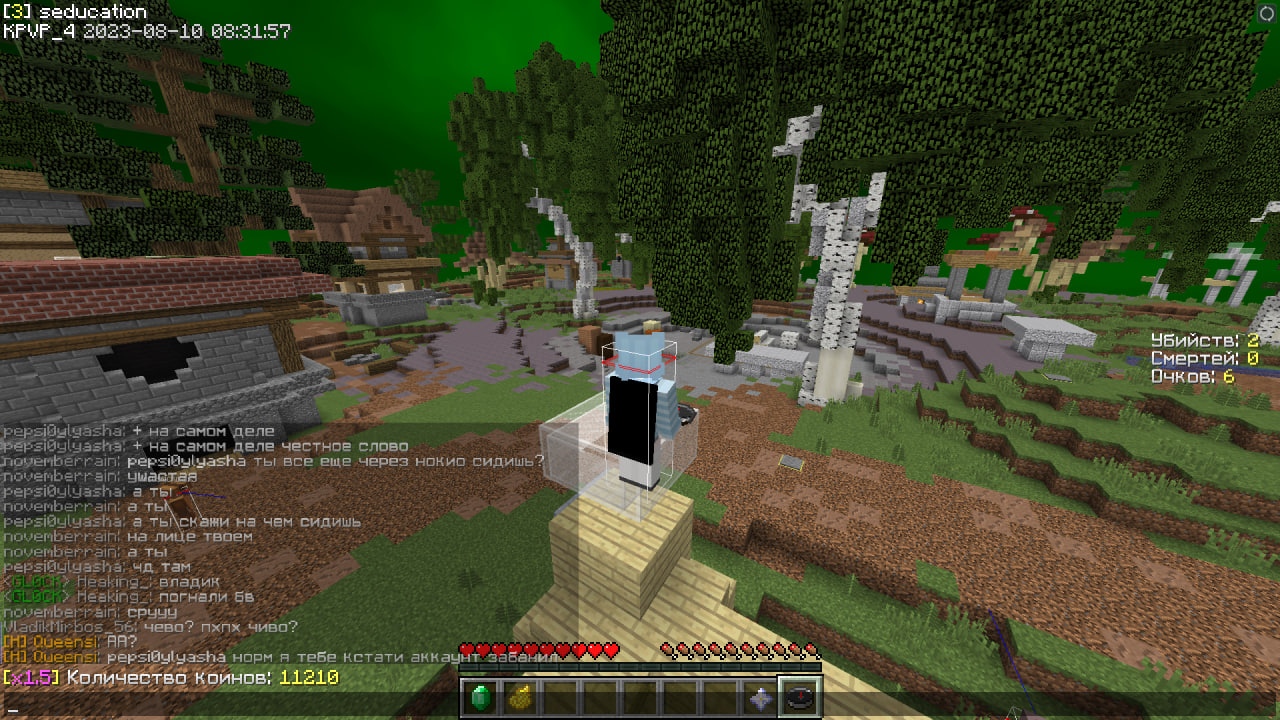Select the compass hotbar slot
This screenshot has height=720, width=1280.
click(x=800, y=698)
